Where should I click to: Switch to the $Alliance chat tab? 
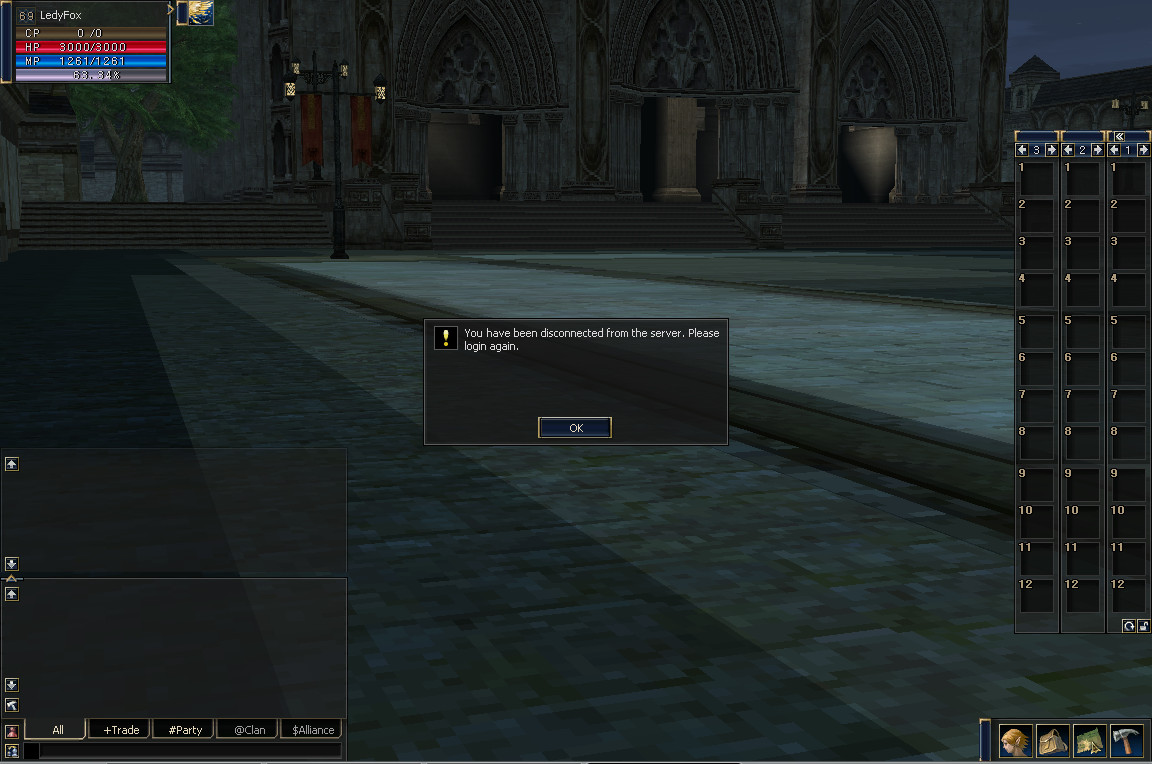(312, 730)
